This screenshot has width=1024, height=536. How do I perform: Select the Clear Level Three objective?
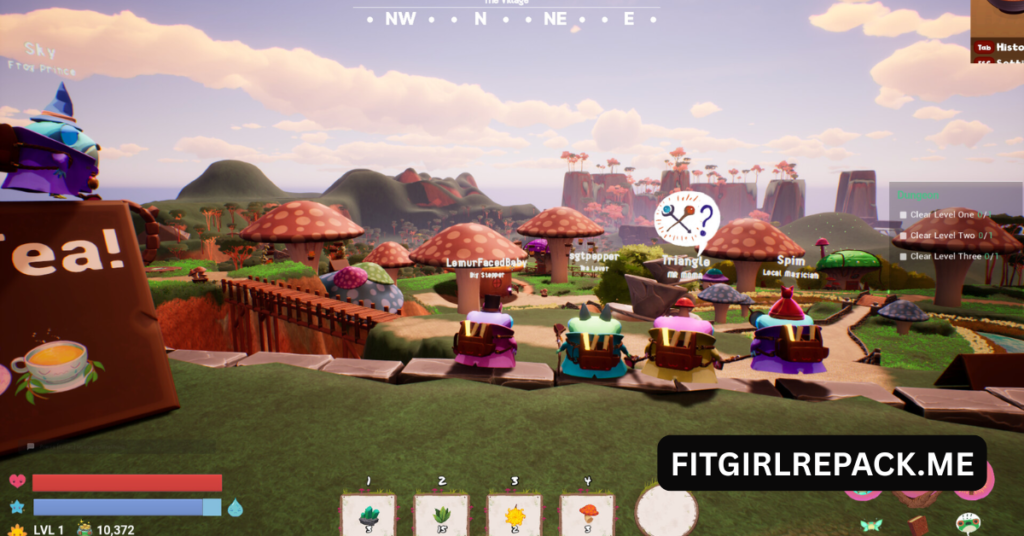click(x=947, y=256)
